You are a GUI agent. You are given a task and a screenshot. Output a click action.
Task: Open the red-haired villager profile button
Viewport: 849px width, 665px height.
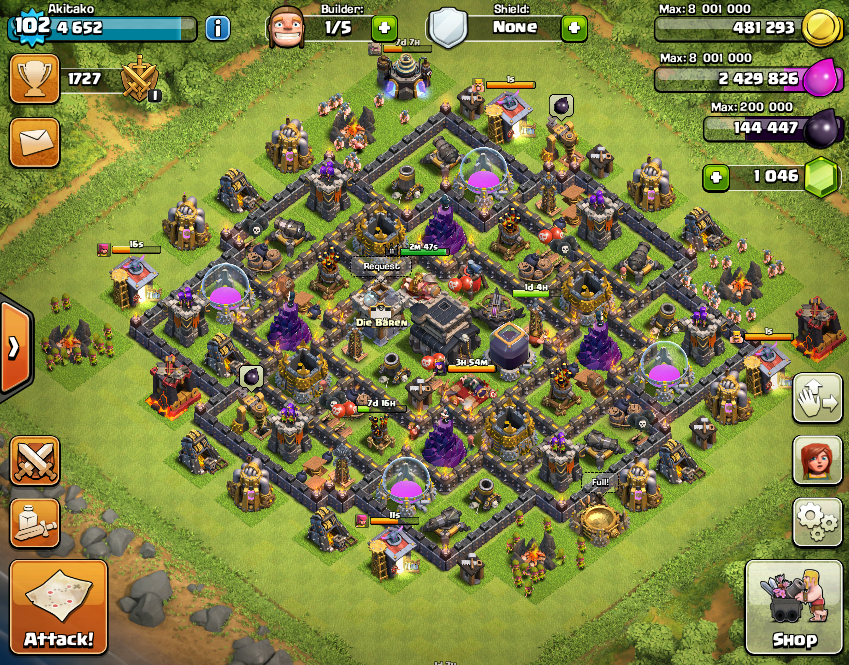[x=817, y=459]
